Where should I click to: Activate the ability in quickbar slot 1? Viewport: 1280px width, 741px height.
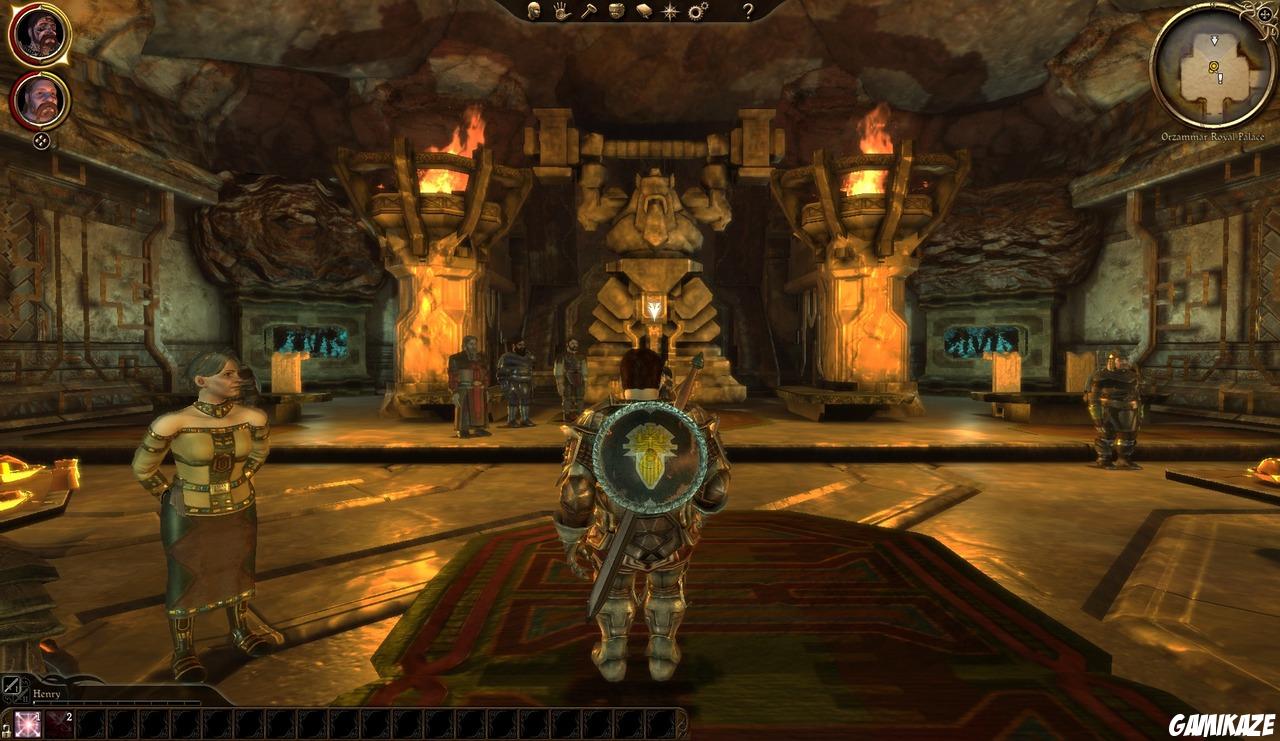coord(28,724)
